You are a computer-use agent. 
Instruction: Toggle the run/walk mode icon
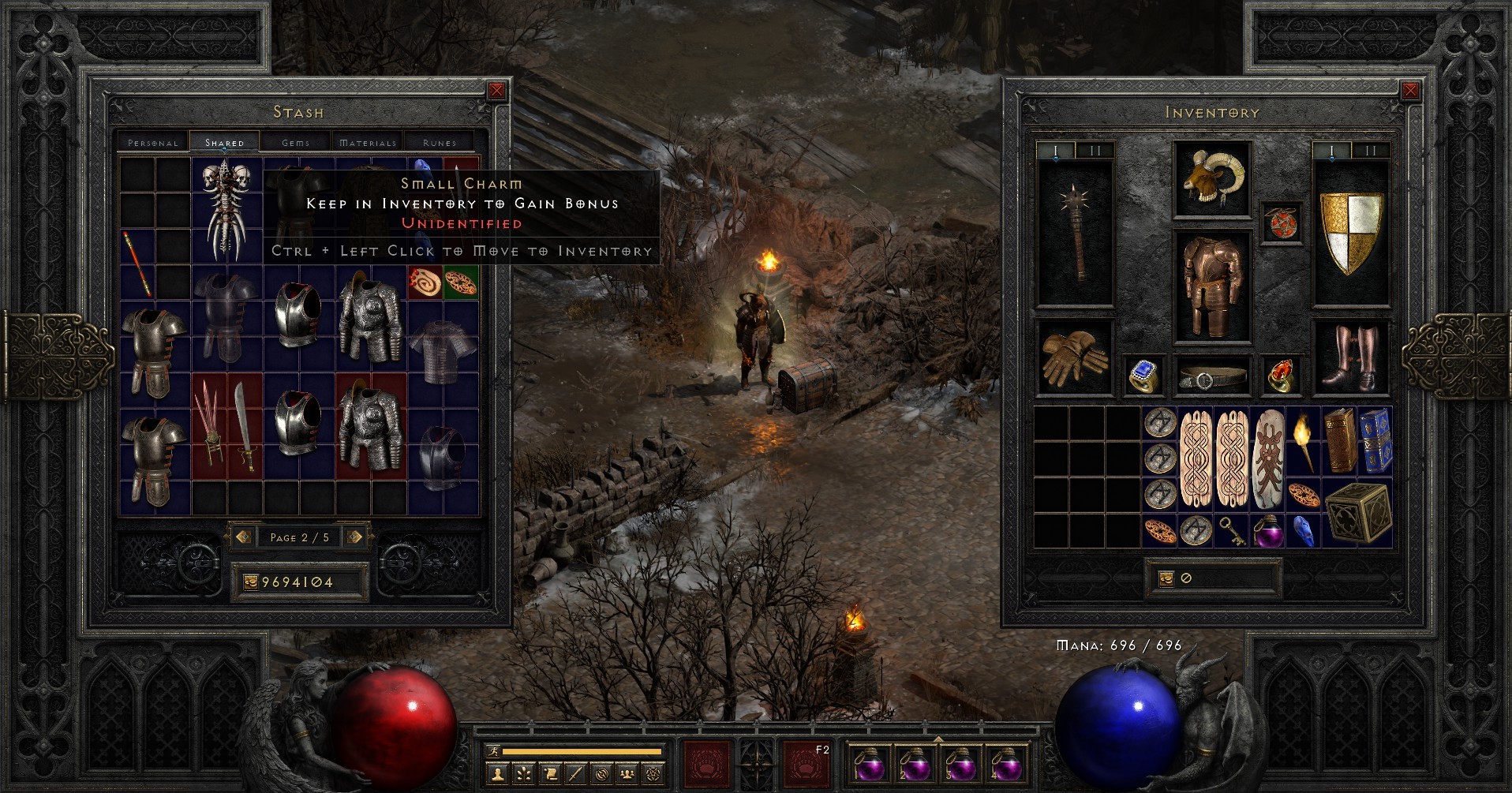point(493,750)
